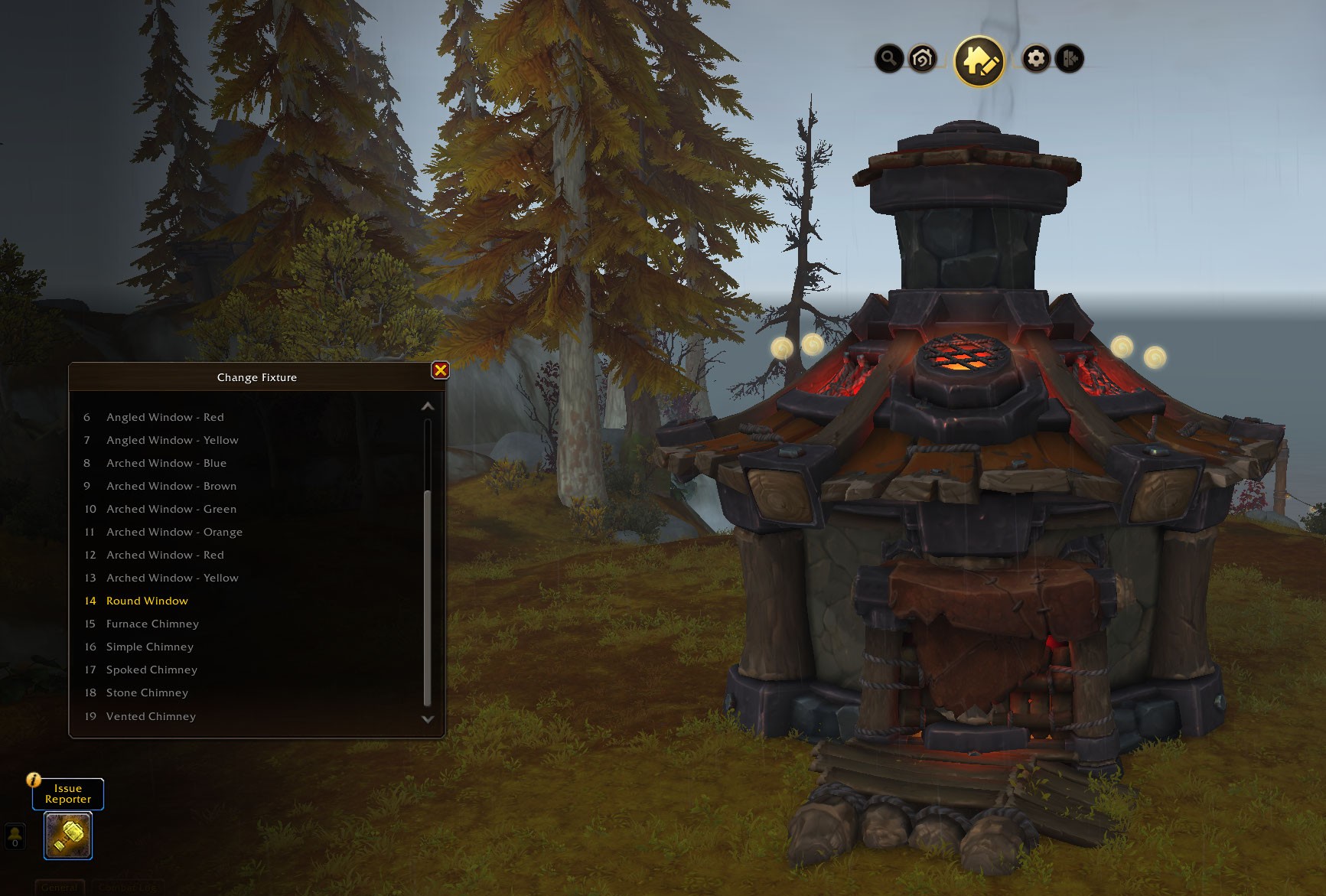Close the Change Fixture panel

coord(440,370)
